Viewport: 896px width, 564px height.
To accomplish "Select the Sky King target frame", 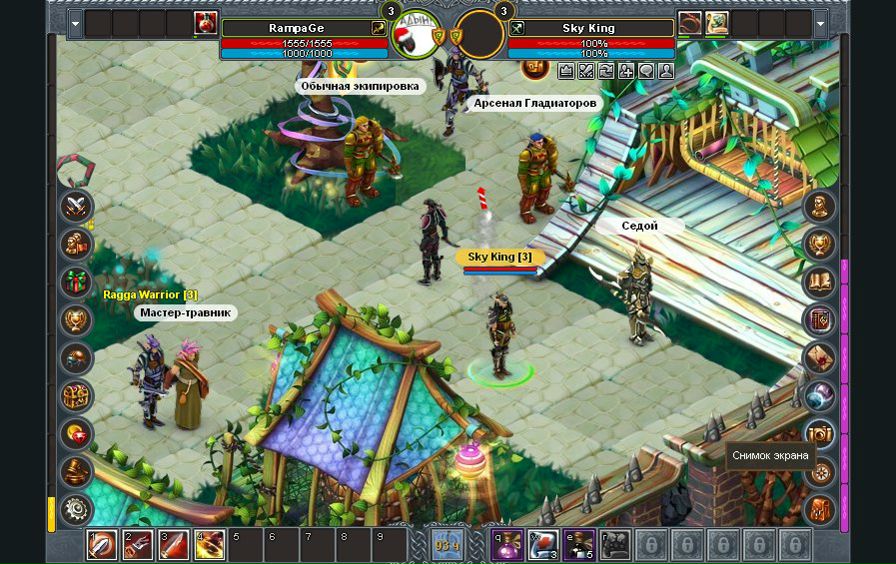I will 588,28.
